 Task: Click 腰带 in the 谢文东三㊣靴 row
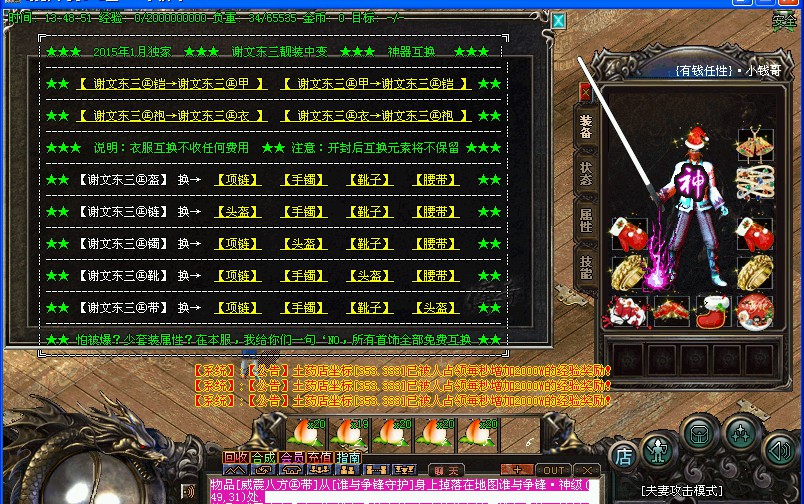point(436,275)
